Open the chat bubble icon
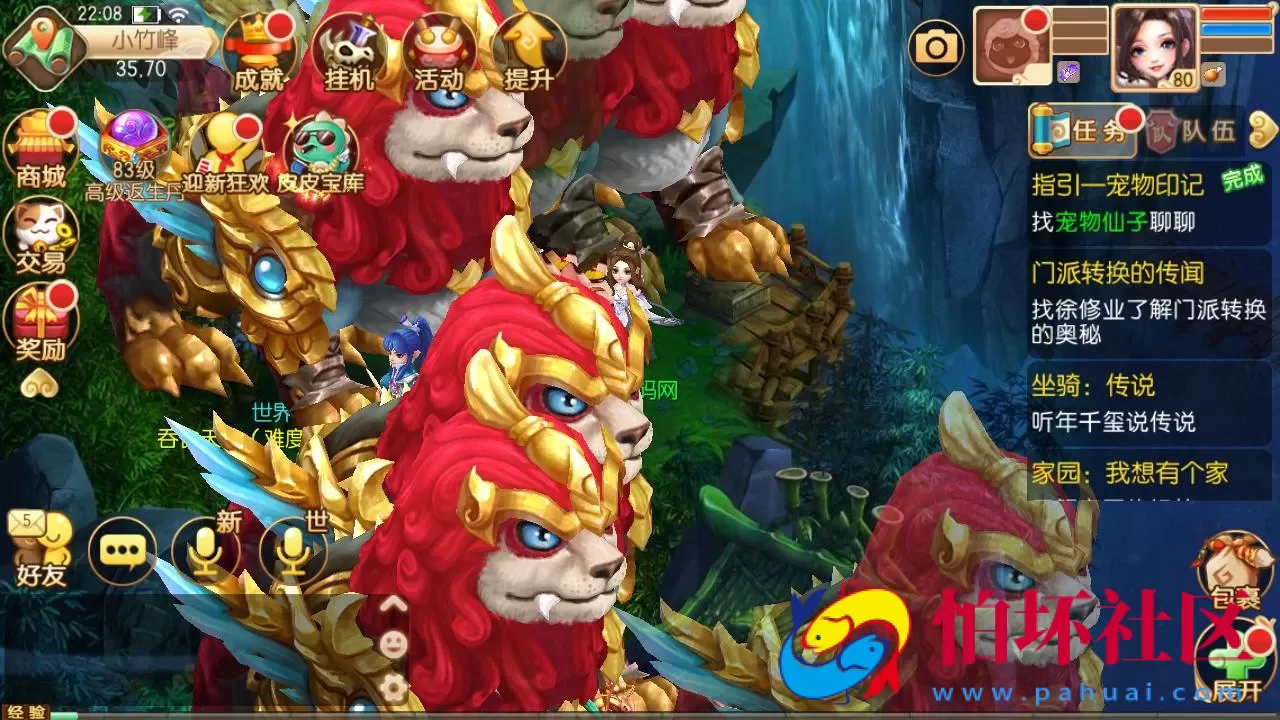The width and height of the screenshot is (1280, 720). 122,550
